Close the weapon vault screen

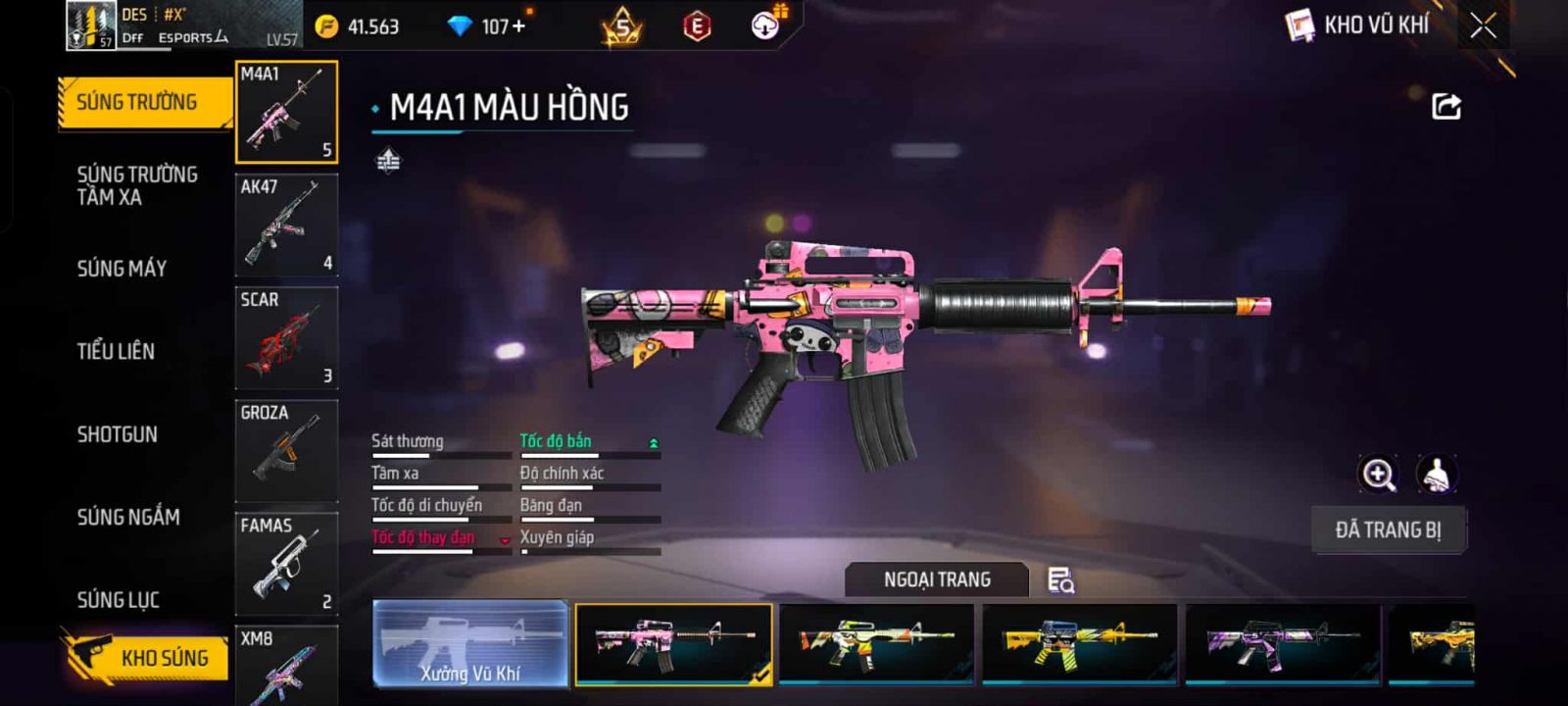coord(1483,25)
